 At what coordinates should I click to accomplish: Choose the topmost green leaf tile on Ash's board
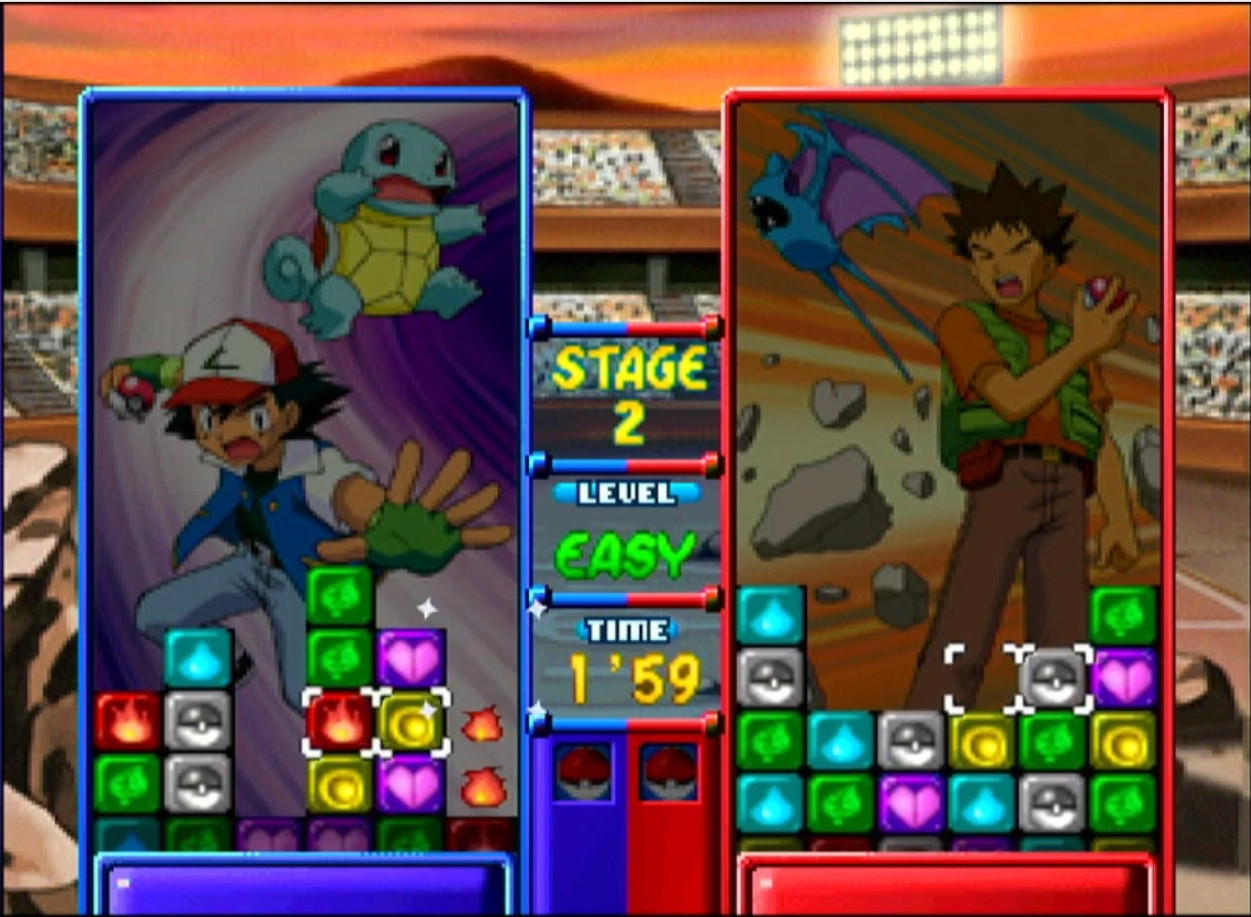coord(340,595)
